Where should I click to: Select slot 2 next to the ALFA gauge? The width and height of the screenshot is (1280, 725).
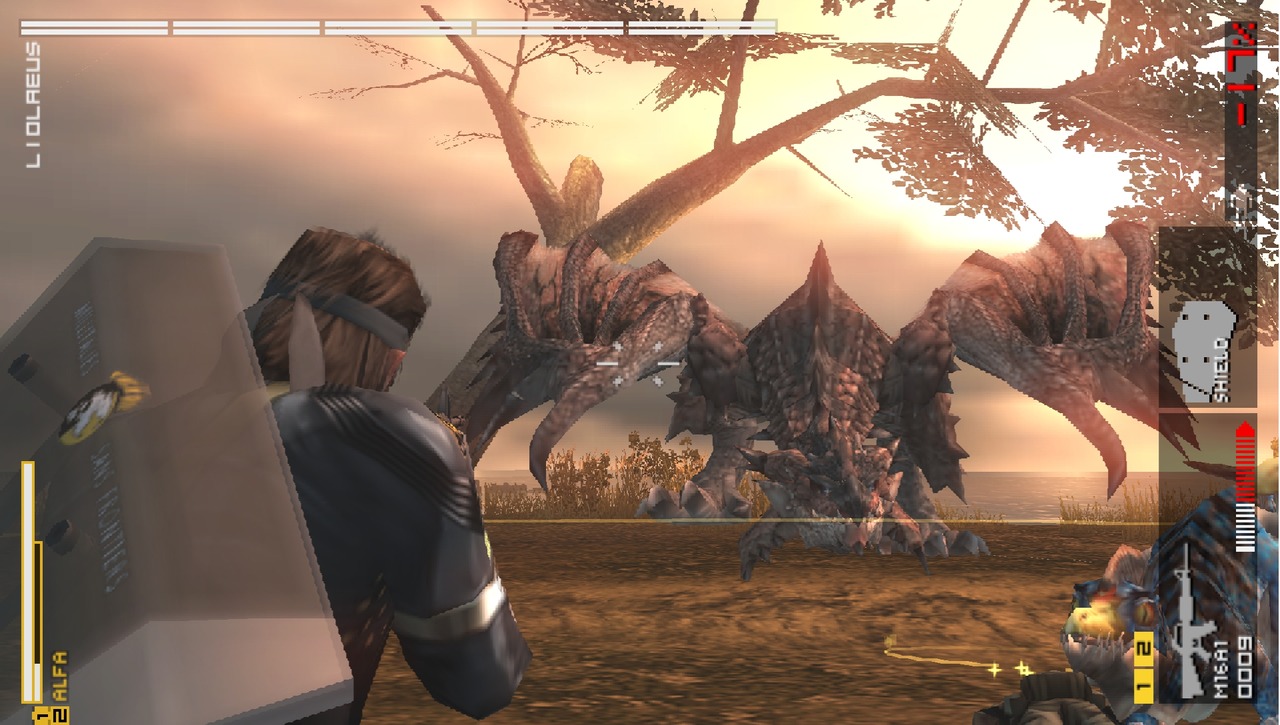pyautogui.click(x=58, y=715)
